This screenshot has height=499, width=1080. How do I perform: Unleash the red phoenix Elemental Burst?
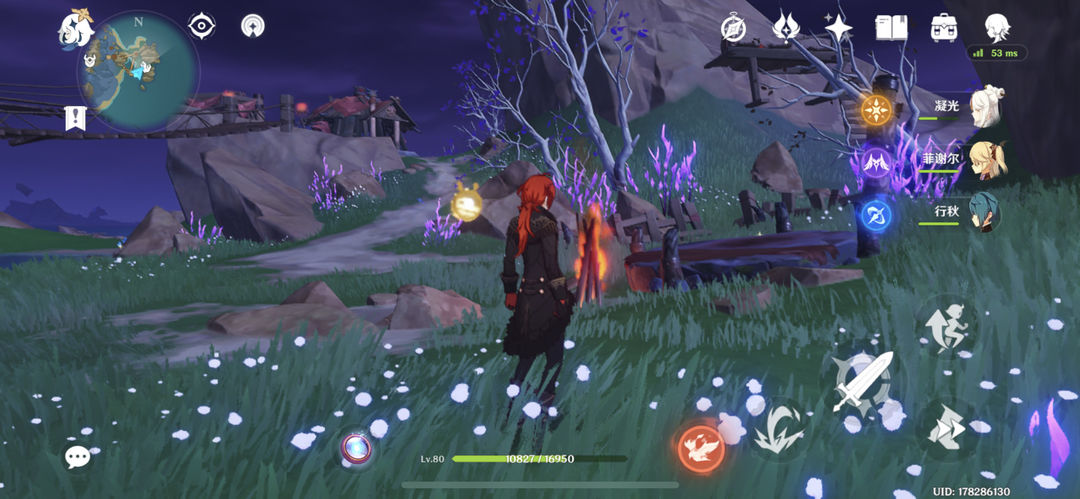pyautogui.click(x=700, y=447)
